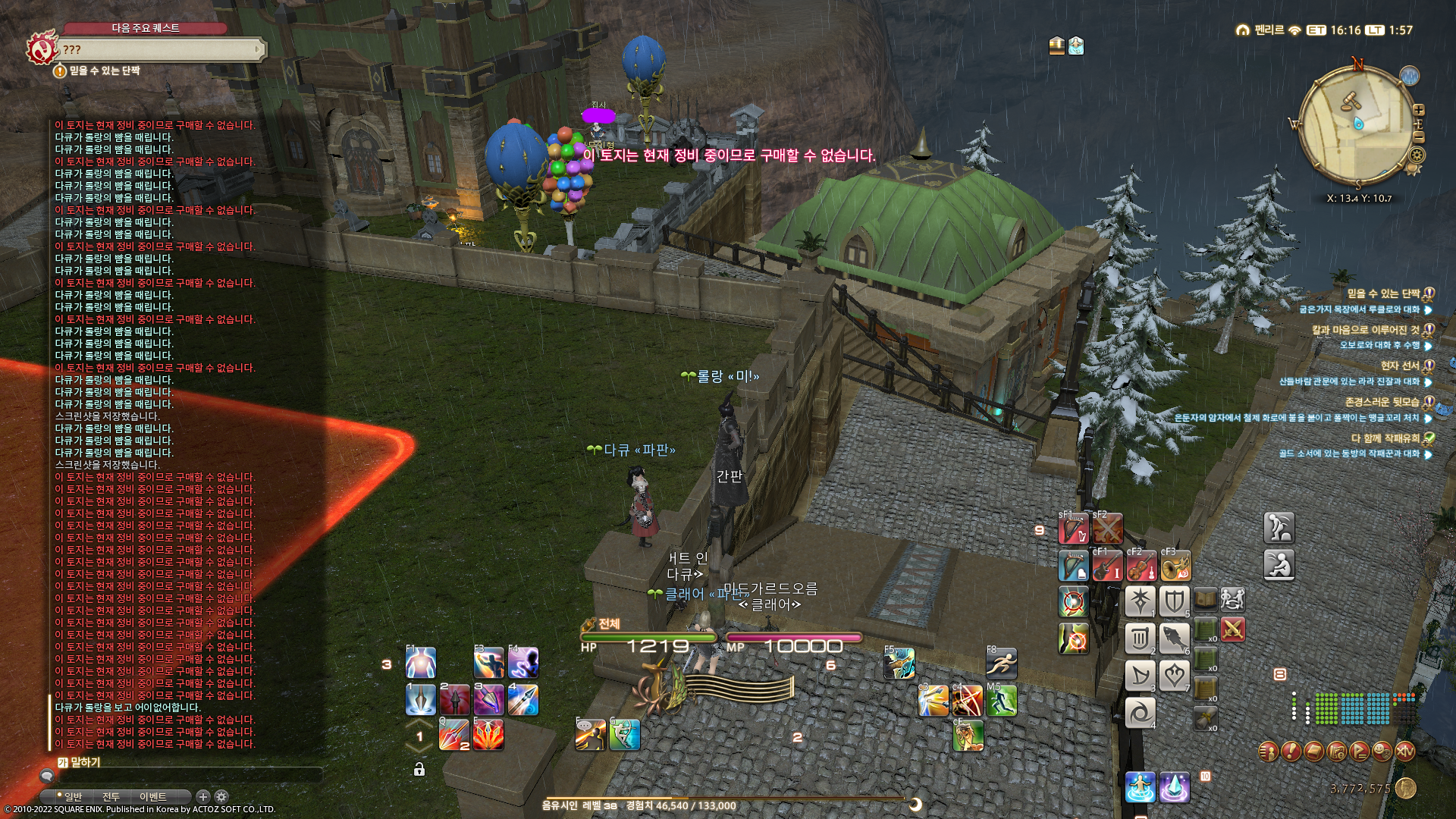
Task: Switch to the 이벤트 chat tab
Action: (152, 796)
